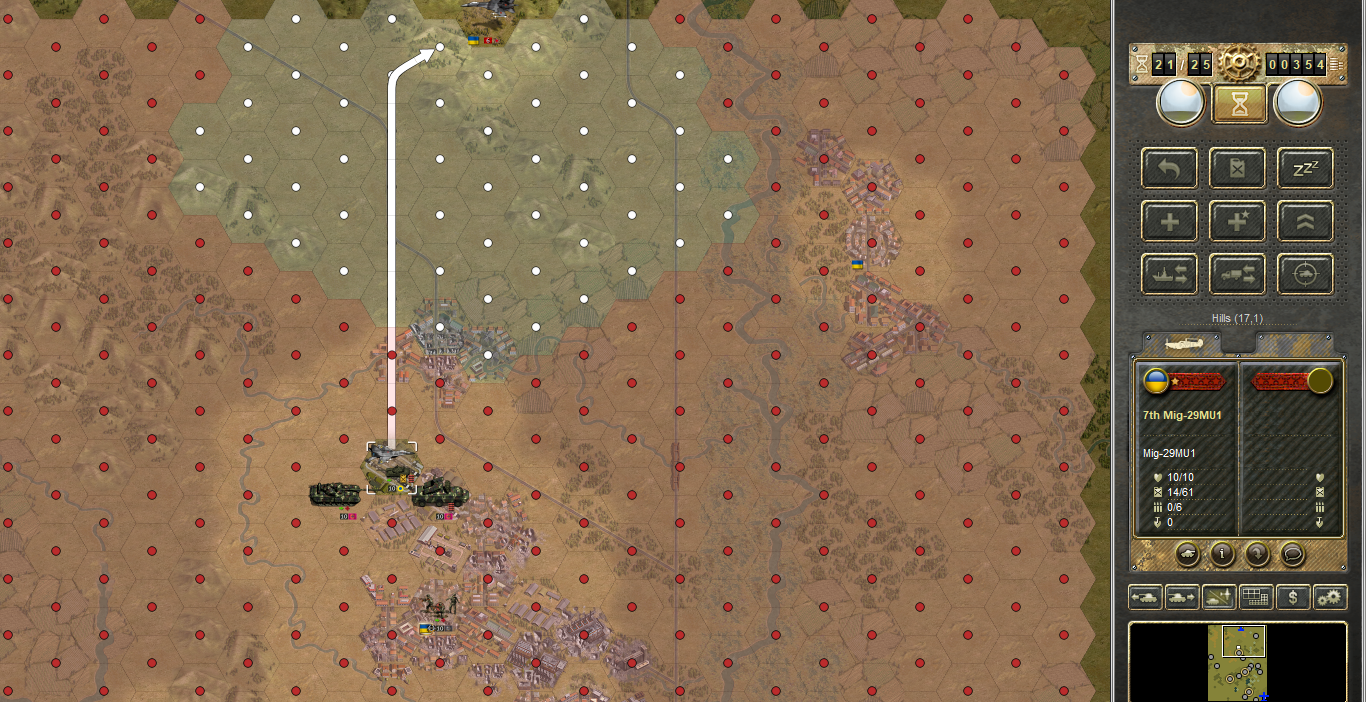Screen dimensions: 1366x702
Task: Toggle truck mount/dismount button
Action: [1237, 274]
